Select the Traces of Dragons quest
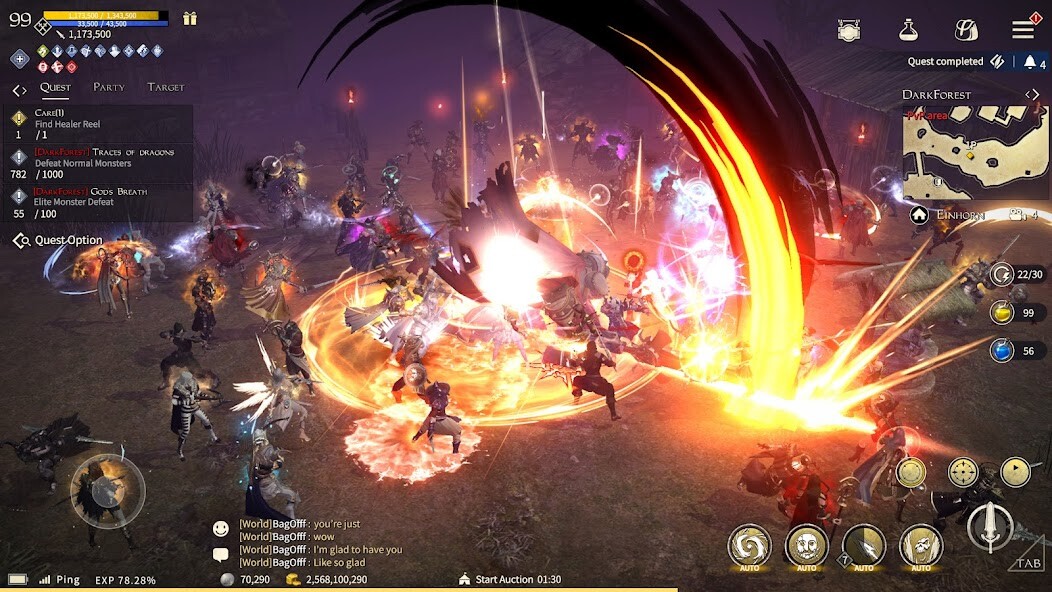Image resolution: width=1052 pixels, height=592 pixels. [100, 162]
